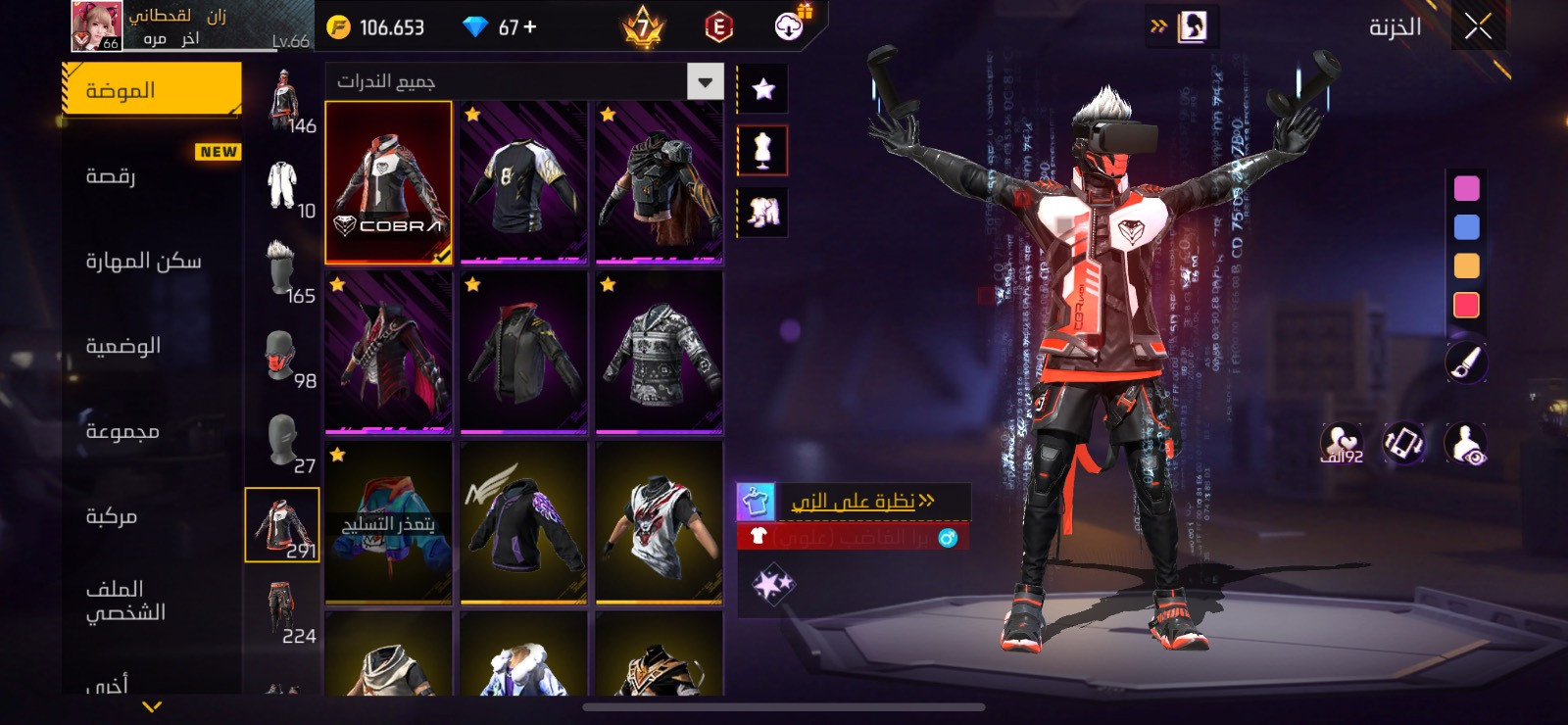Open the الموضة fashion tab
The width and height of the screenshot is (1568, 725).
click(x=151, y=90)
